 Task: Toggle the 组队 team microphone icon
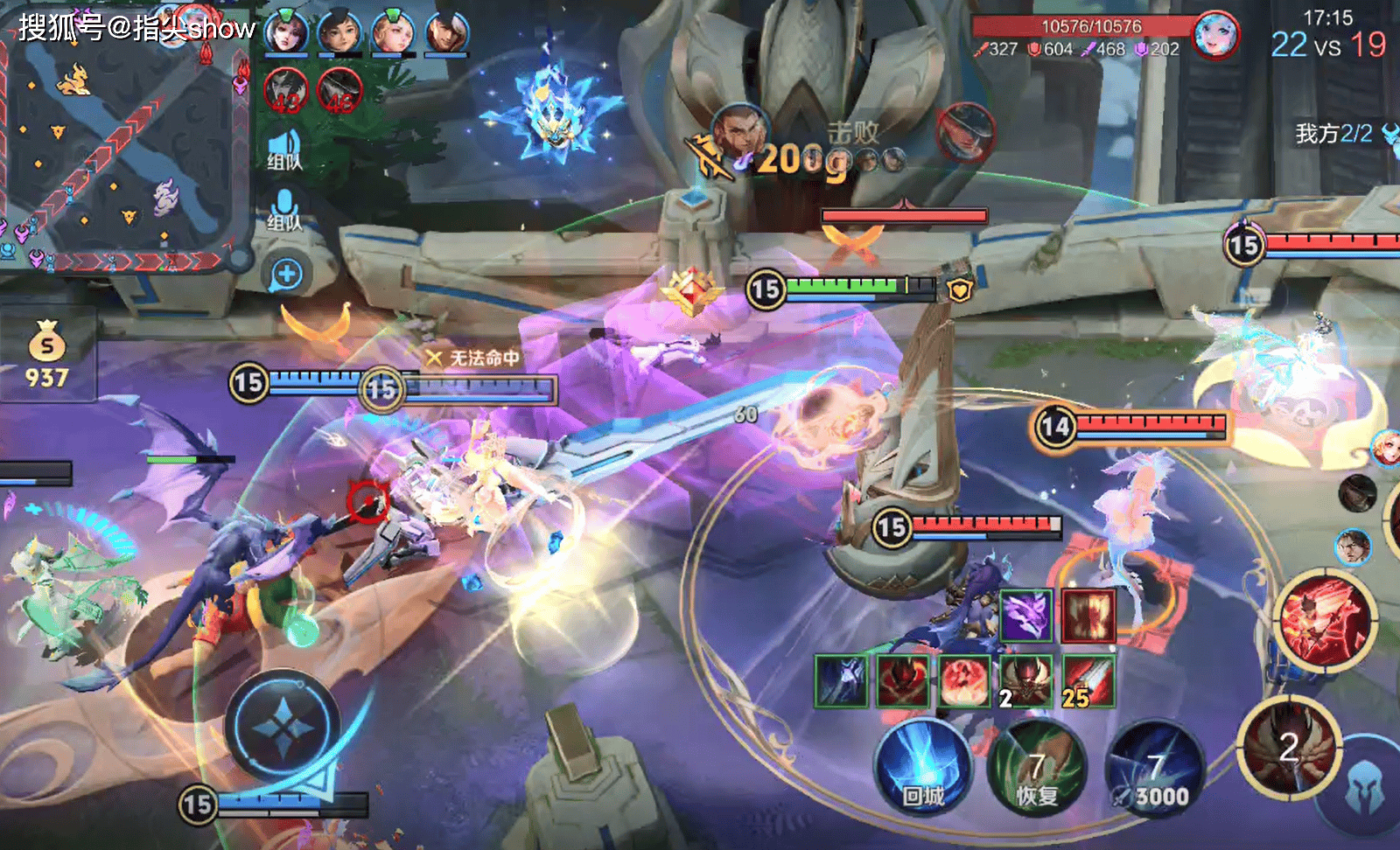point(285,210)
